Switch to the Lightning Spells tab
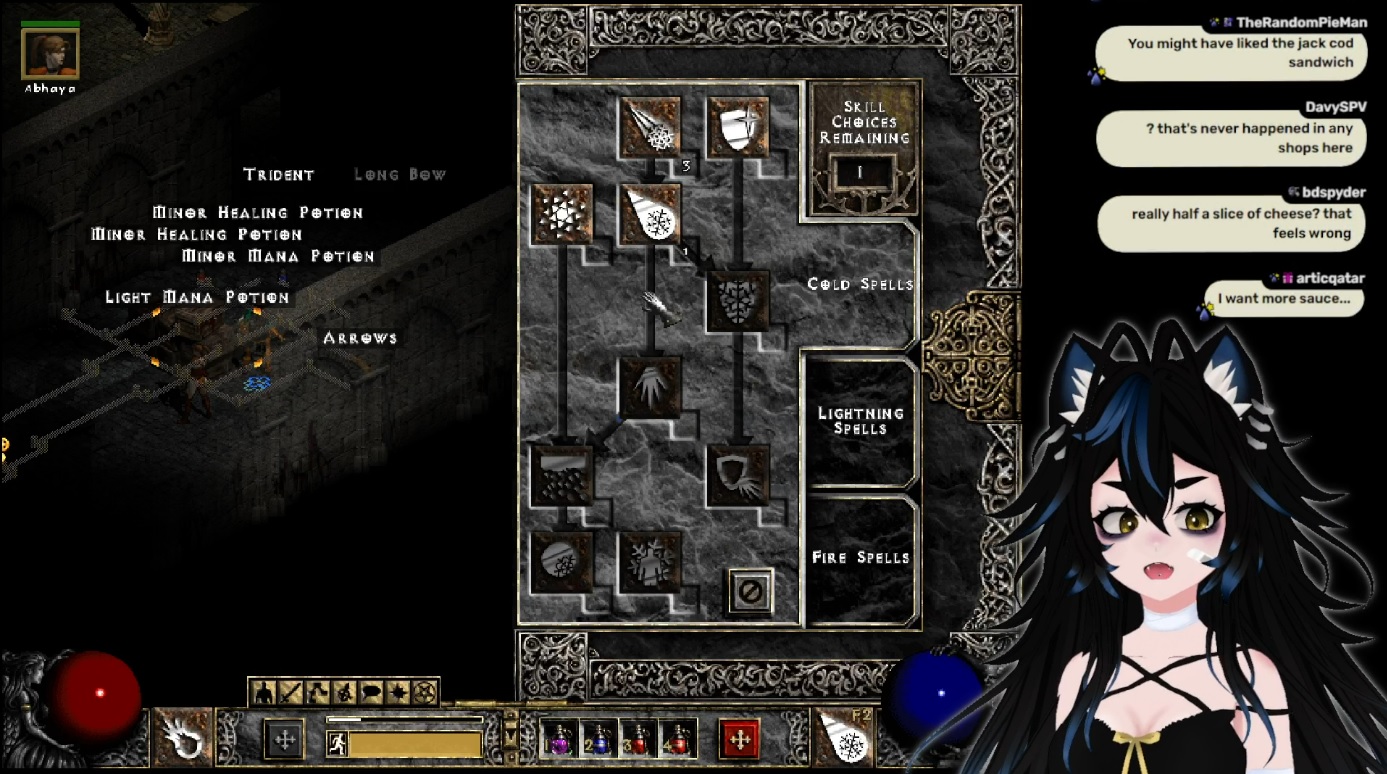The image size is (1387, 774). pyautogui.click(x=860, y=421)
